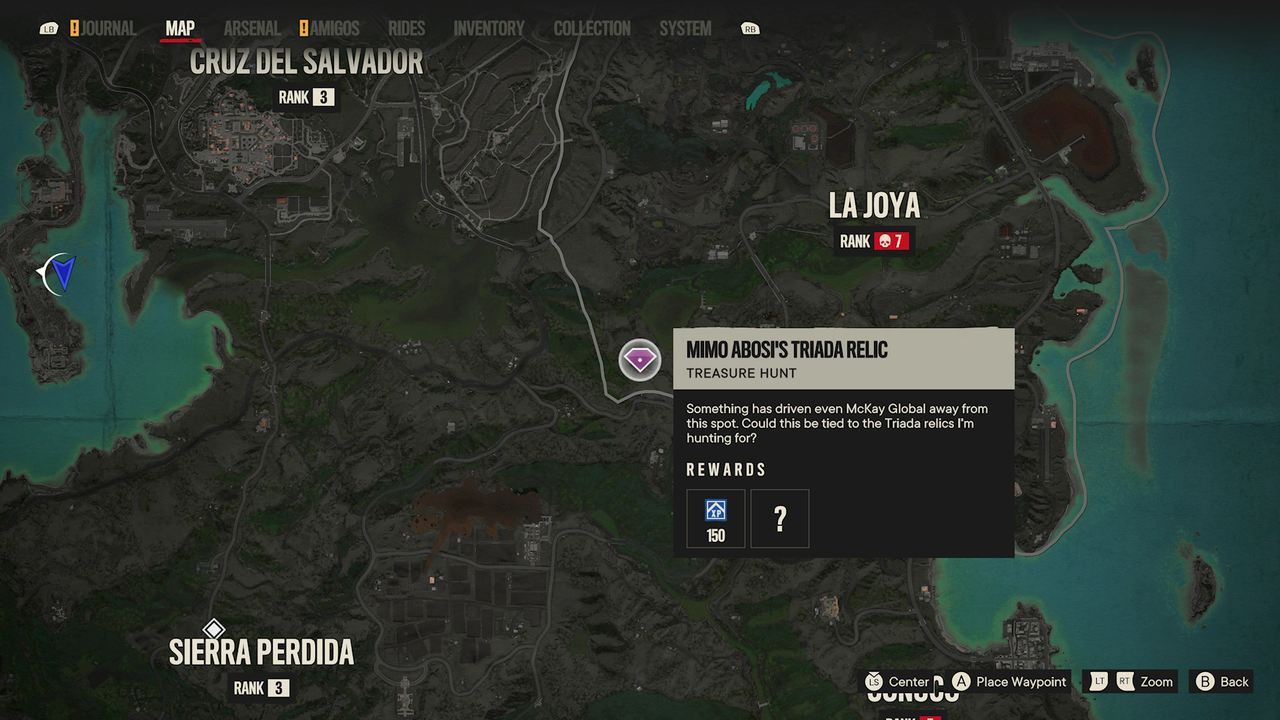The width and height of the screenshot is (1280, 720).
Task: Click the Sierra Perdida diamond region icon
Action: 216,629
